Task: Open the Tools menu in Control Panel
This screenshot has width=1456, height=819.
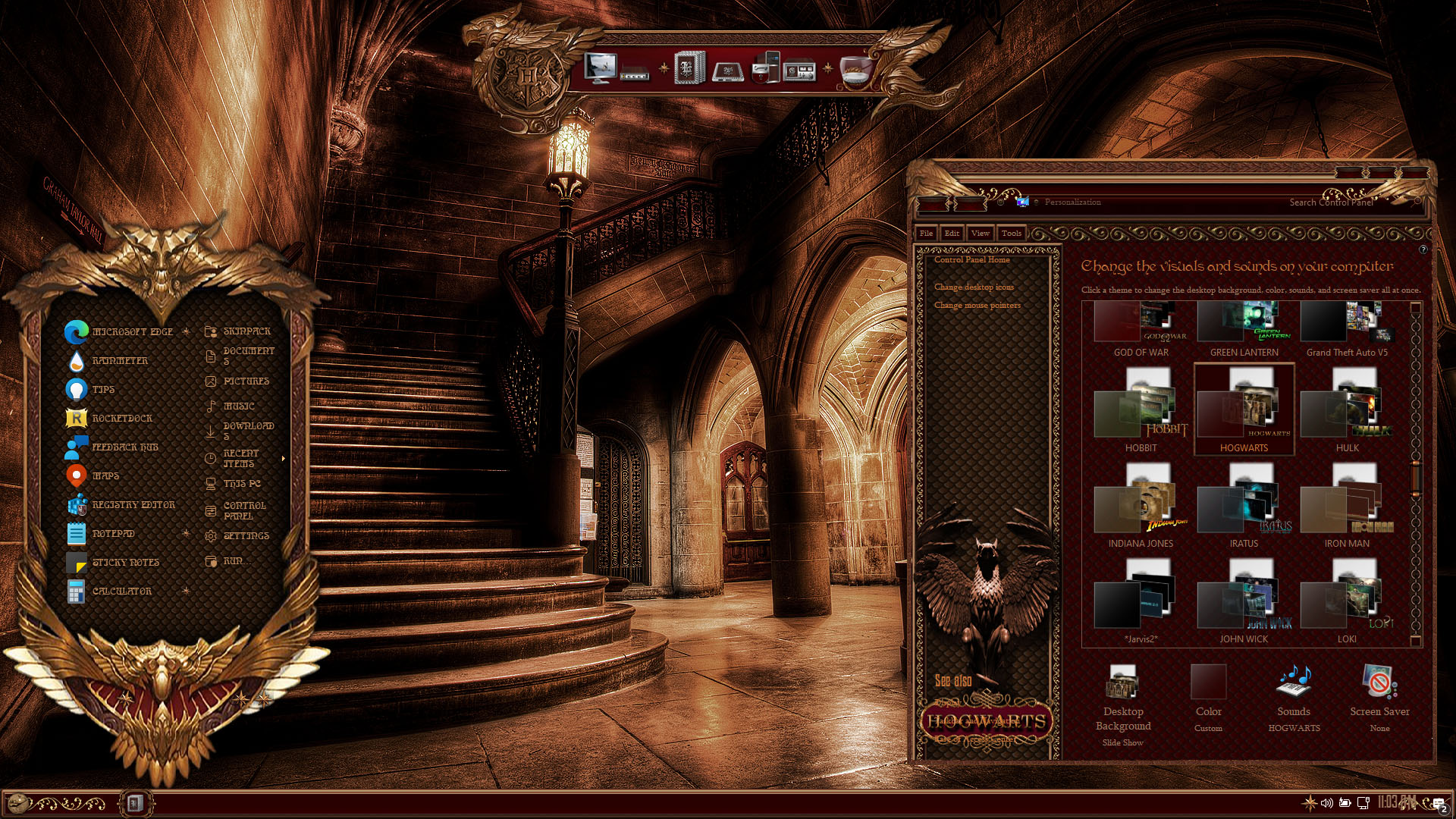Action: tap(1011, 234)
